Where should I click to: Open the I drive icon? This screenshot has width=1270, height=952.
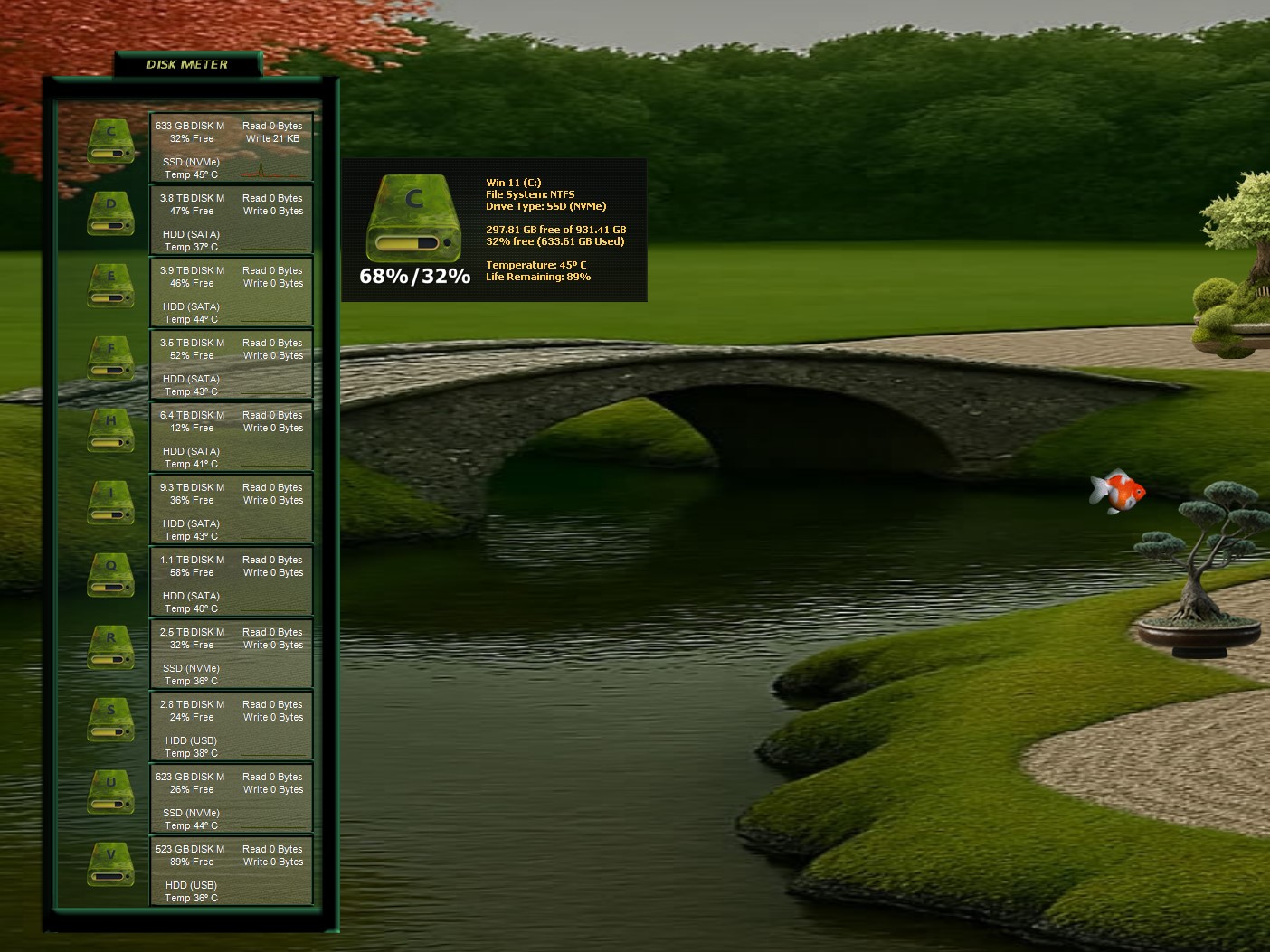click(x=110, y=504)
